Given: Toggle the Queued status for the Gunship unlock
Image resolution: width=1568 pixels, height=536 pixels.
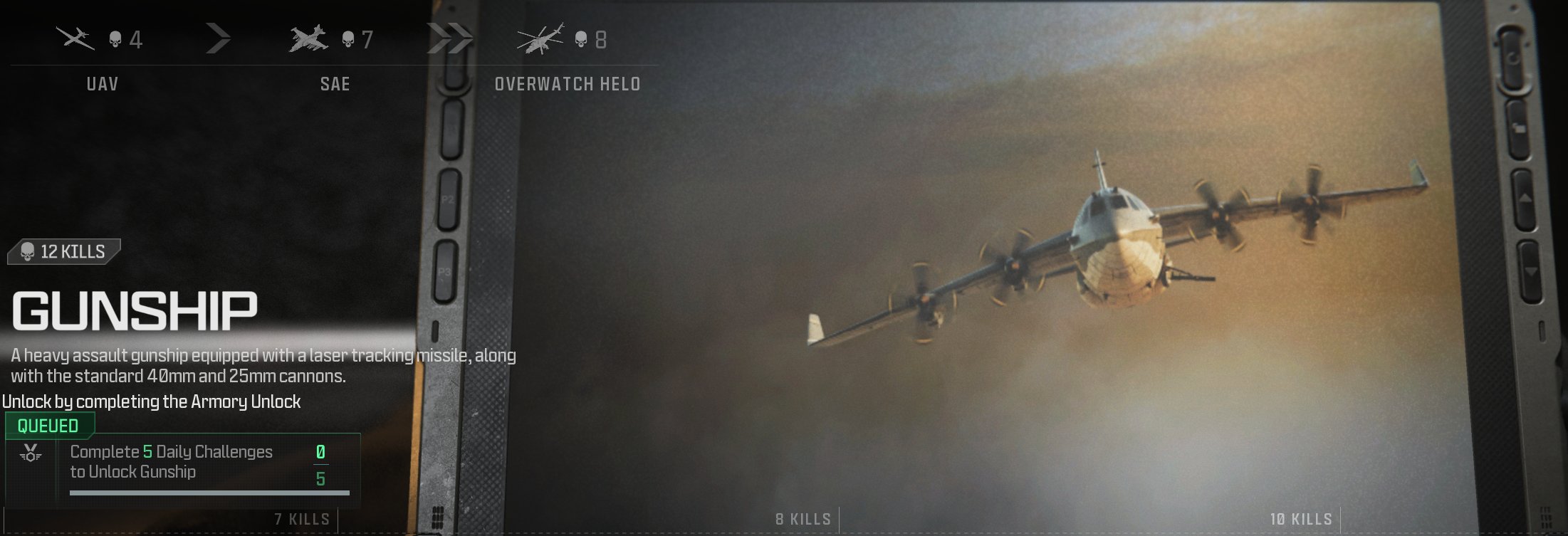Looking at the screenshot, I should (45, 427).
